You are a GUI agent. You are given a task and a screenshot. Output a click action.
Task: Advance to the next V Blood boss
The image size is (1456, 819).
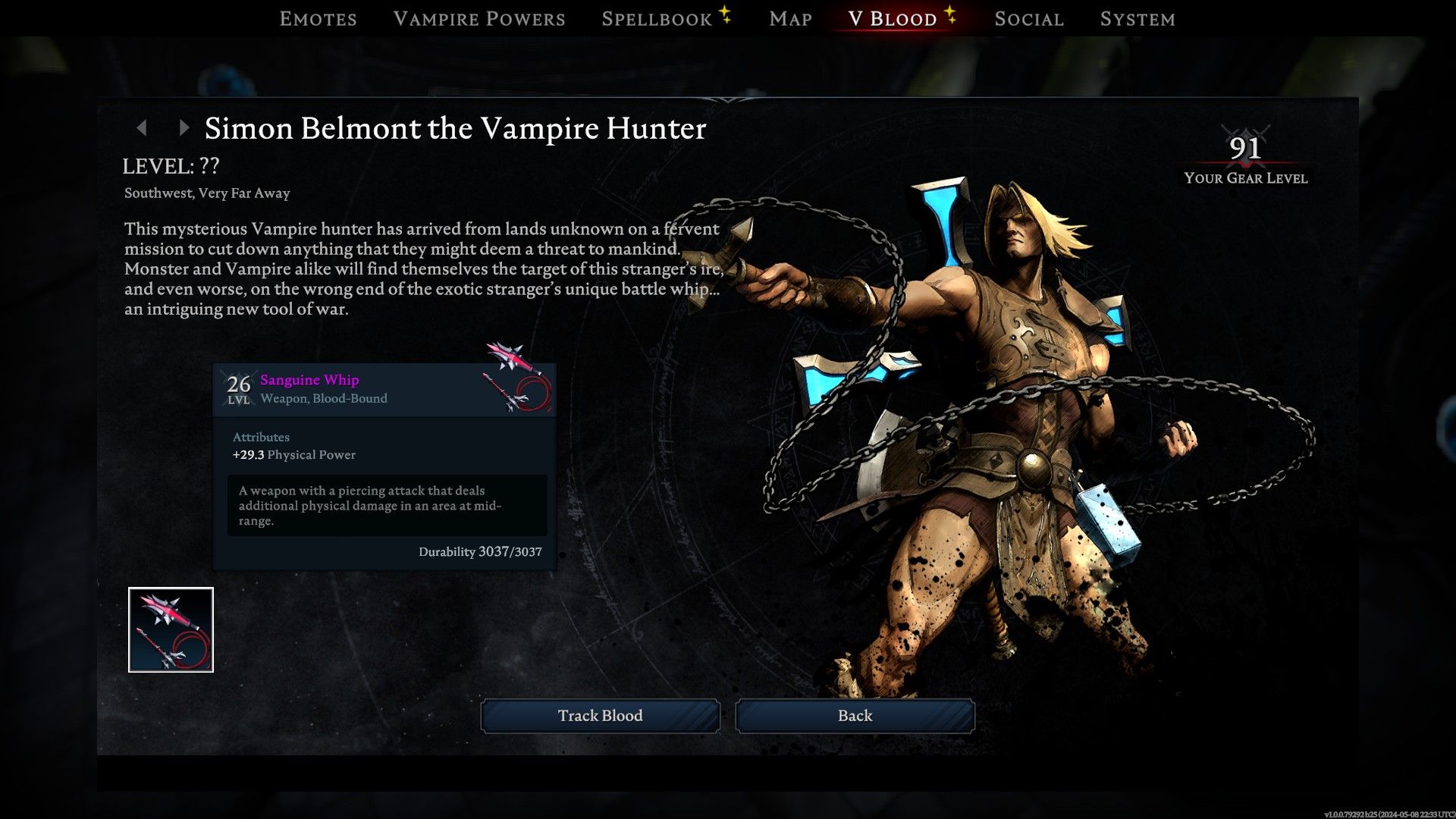(182, 127)
